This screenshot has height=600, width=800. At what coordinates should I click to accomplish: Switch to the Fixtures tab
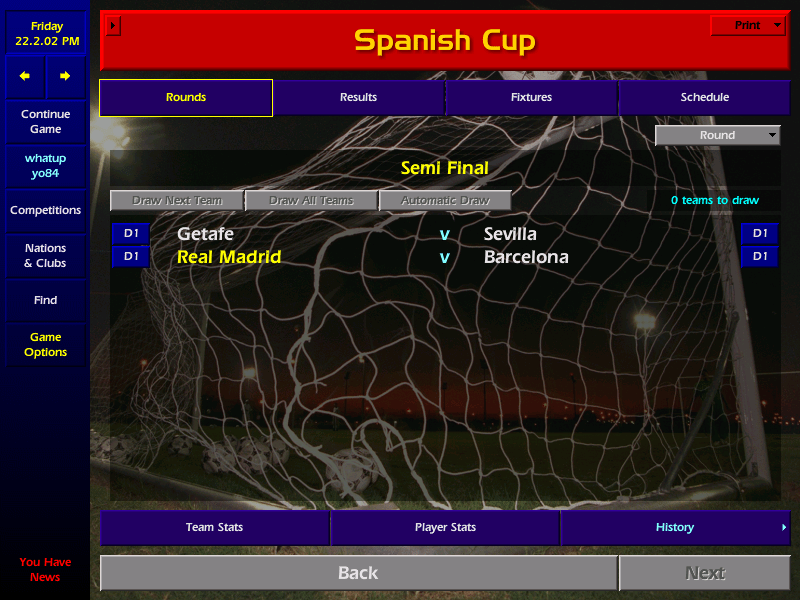click(x=531, y=97)
